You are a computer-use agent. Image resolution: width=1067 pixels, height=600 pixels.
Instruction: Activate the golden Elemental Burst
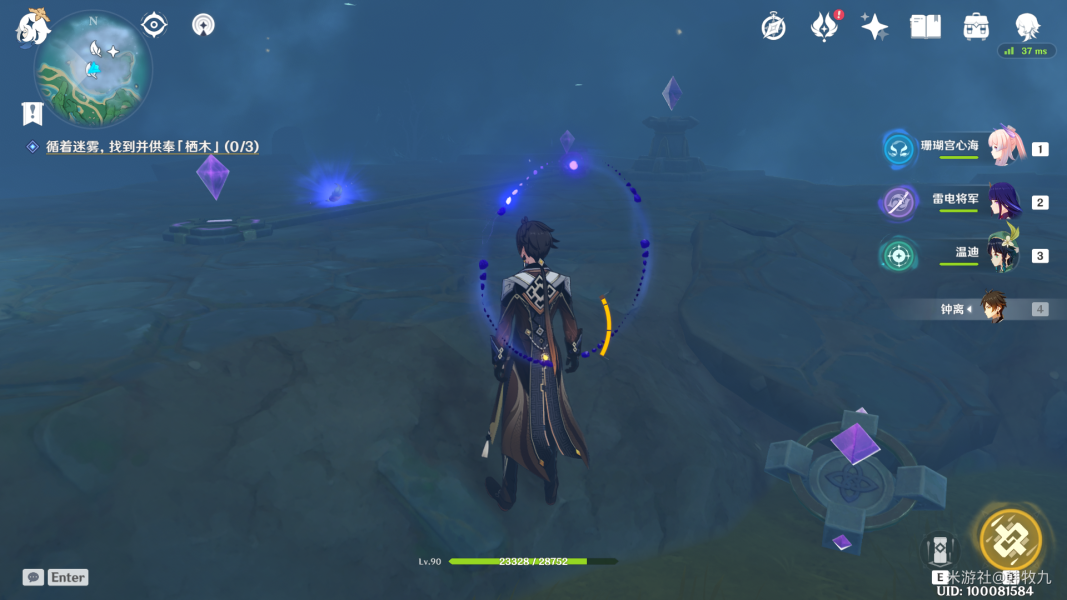(x=1010, y=540)
